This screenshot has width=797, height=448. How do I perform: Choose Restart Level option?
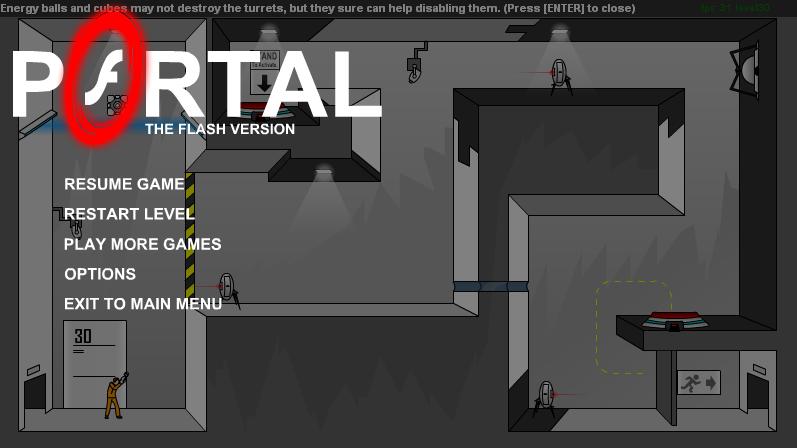pyautogui.click(x=129, y=214)
